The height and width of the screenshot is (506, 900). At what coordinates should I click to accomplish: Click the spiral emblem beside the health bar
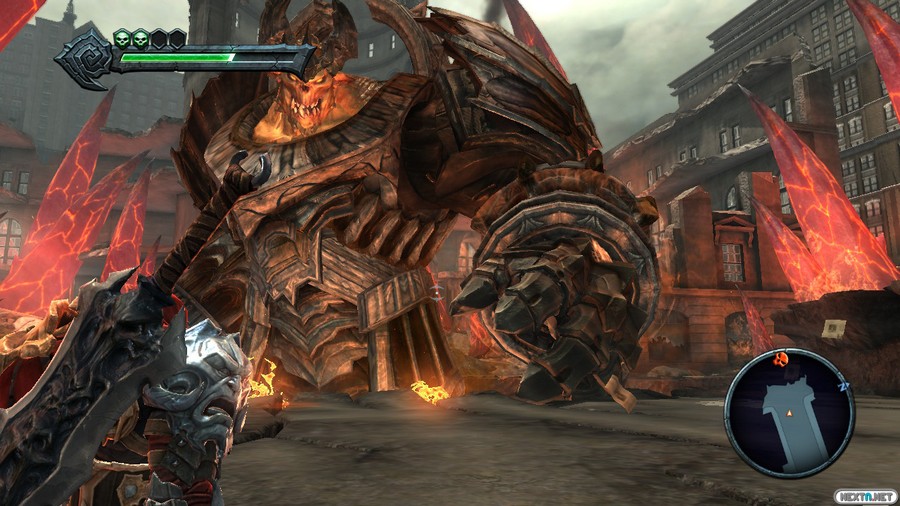[x=84, y=56]
